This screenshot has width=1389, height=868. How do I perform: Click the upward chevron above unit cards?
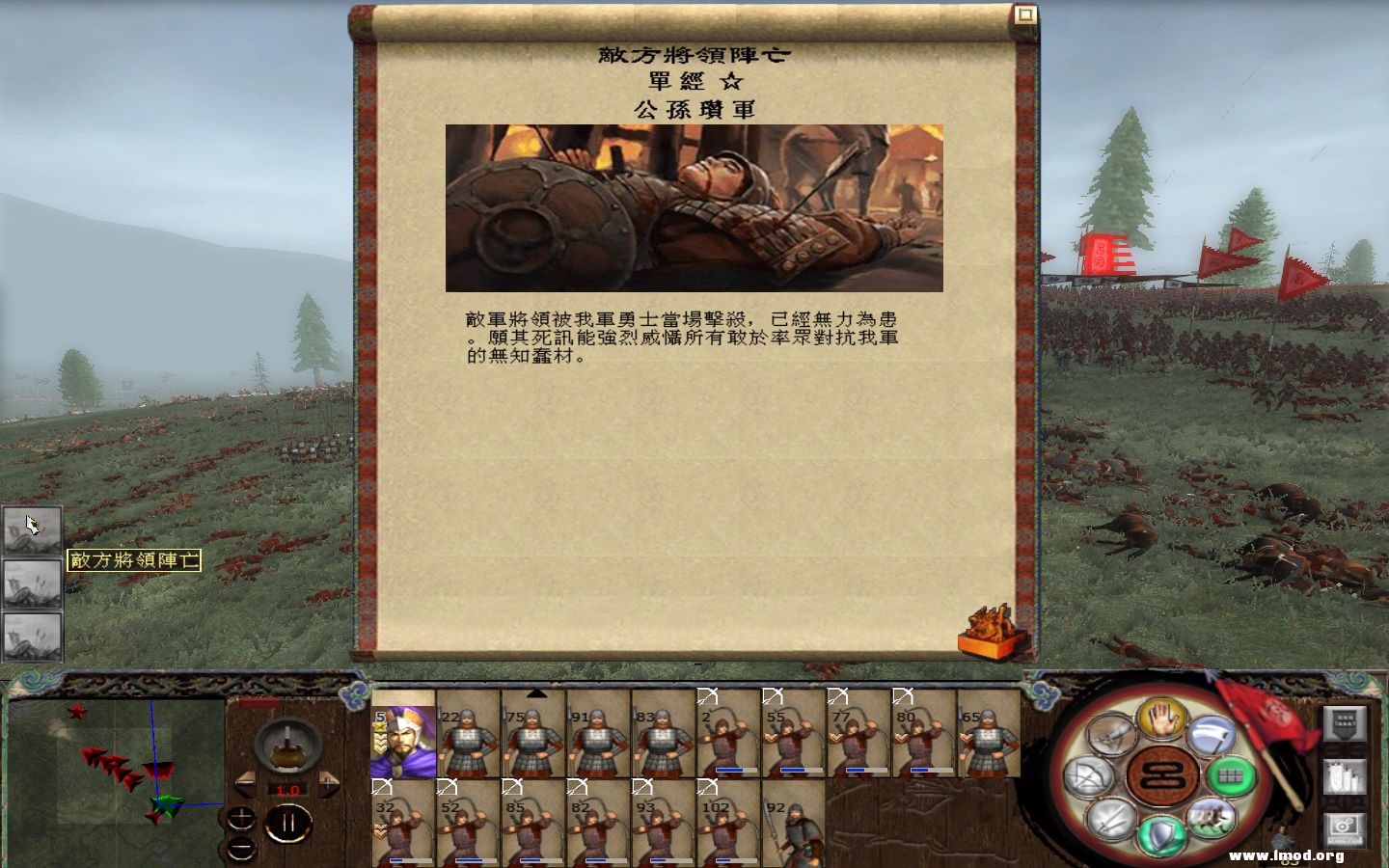(x=536, y=692)
